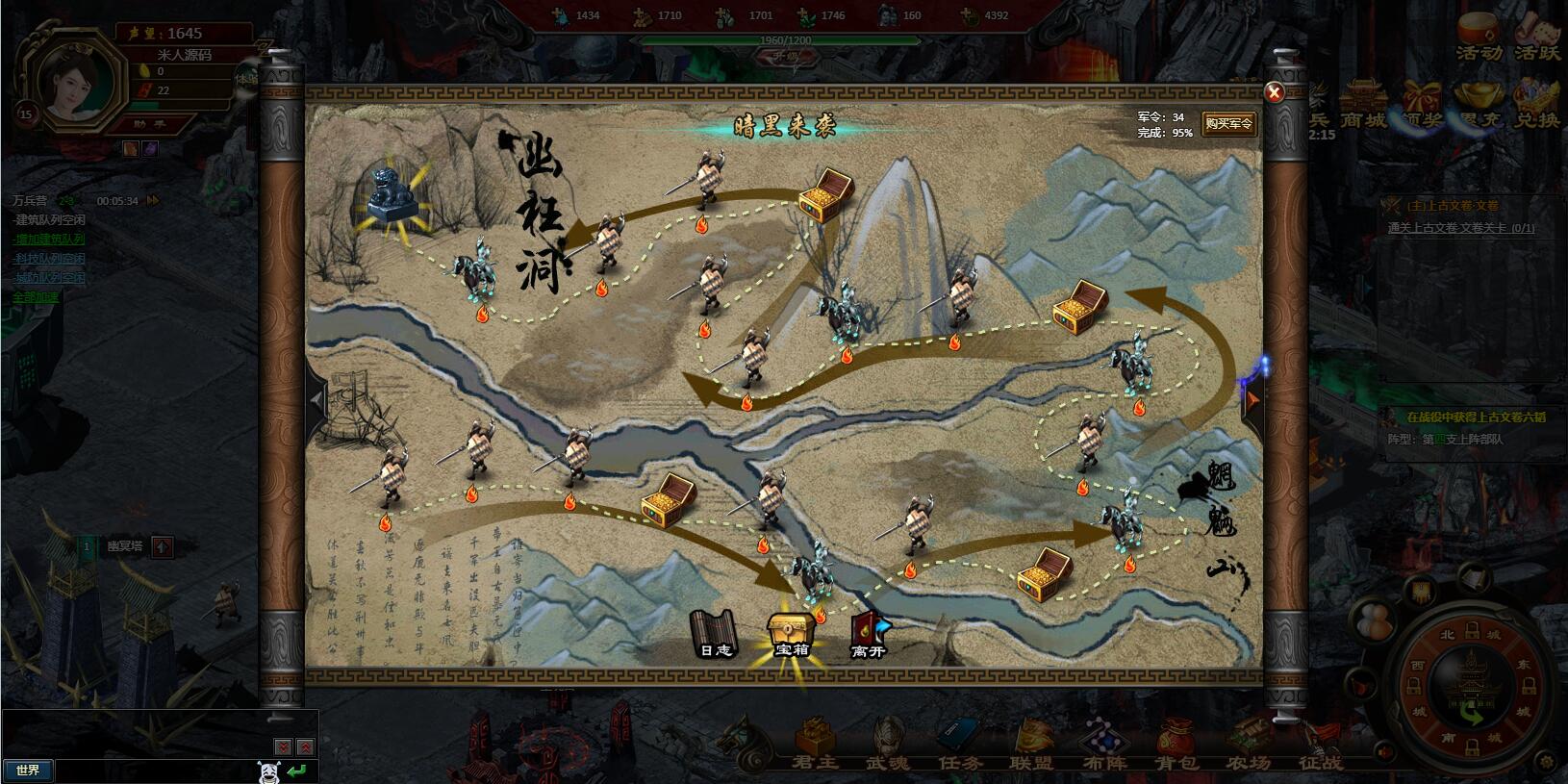Leave the map with 离开 button
Image resolution: width=1568 pixels, height=784 pixels.
868,635
